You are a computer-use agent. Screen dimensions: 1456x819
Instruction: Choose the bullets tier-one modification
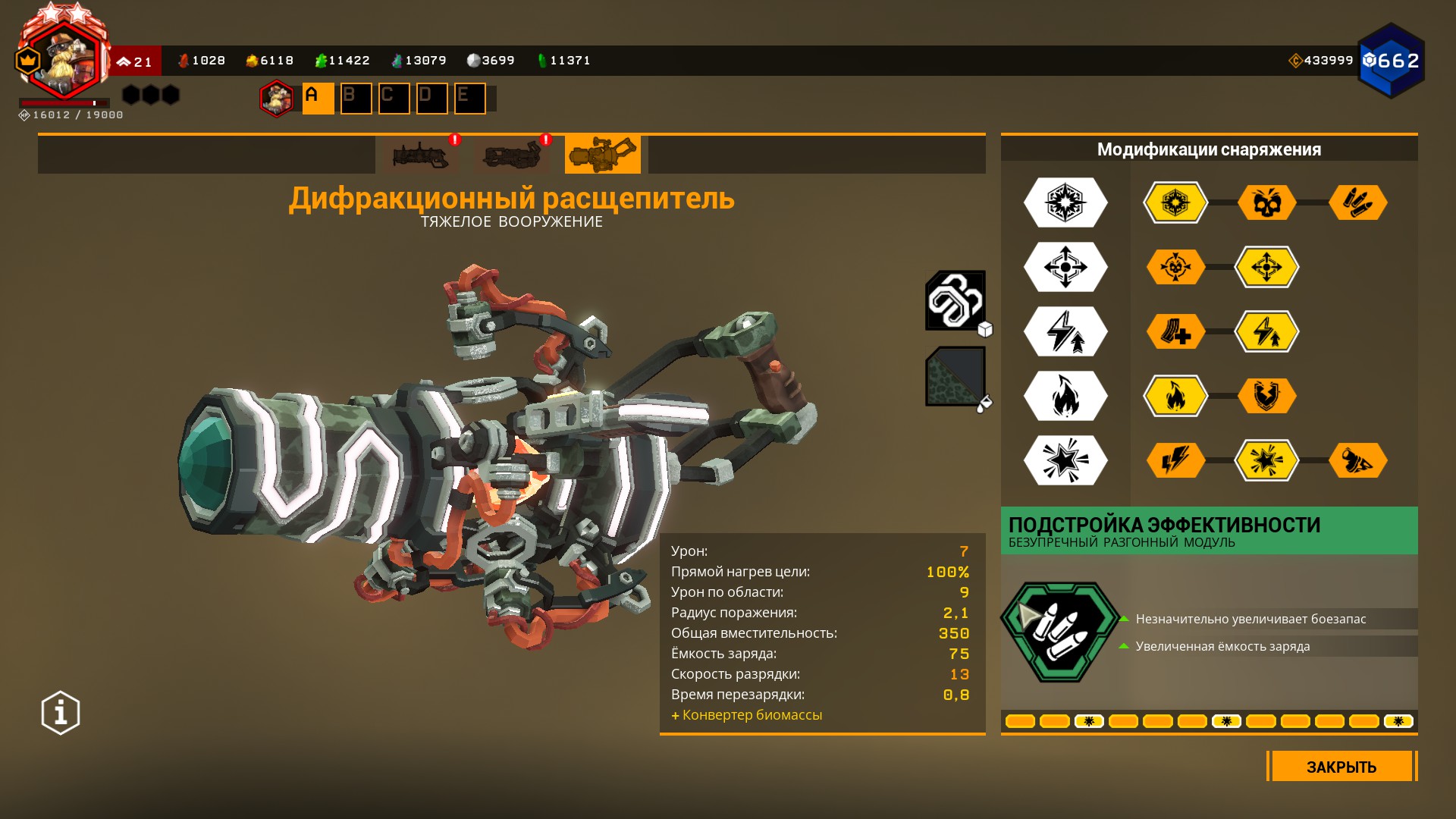click(1357, 202)
